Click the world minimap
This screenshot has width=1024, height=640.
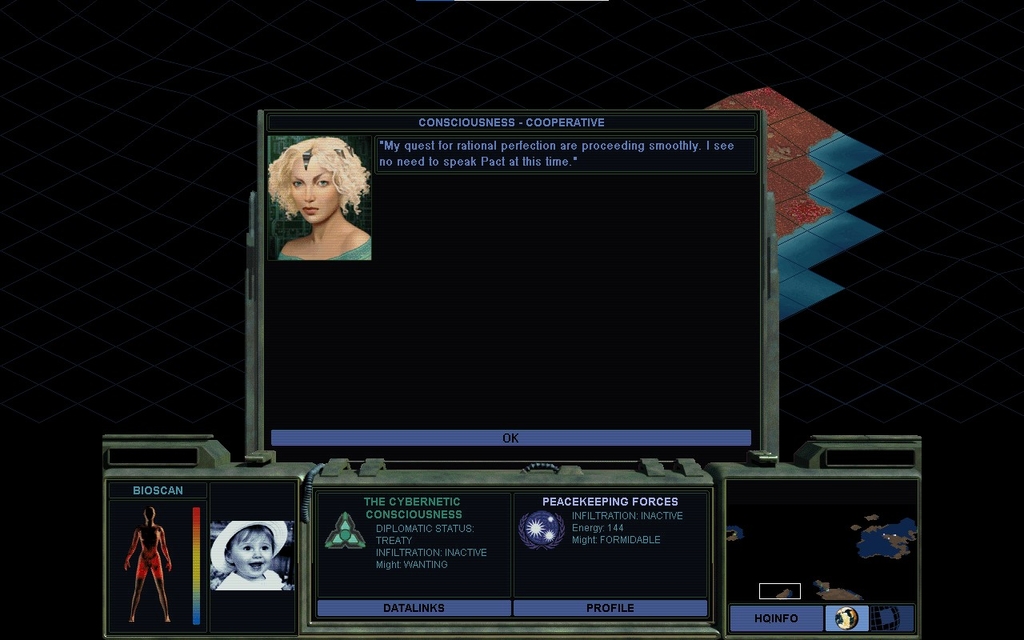pos(821,540)
